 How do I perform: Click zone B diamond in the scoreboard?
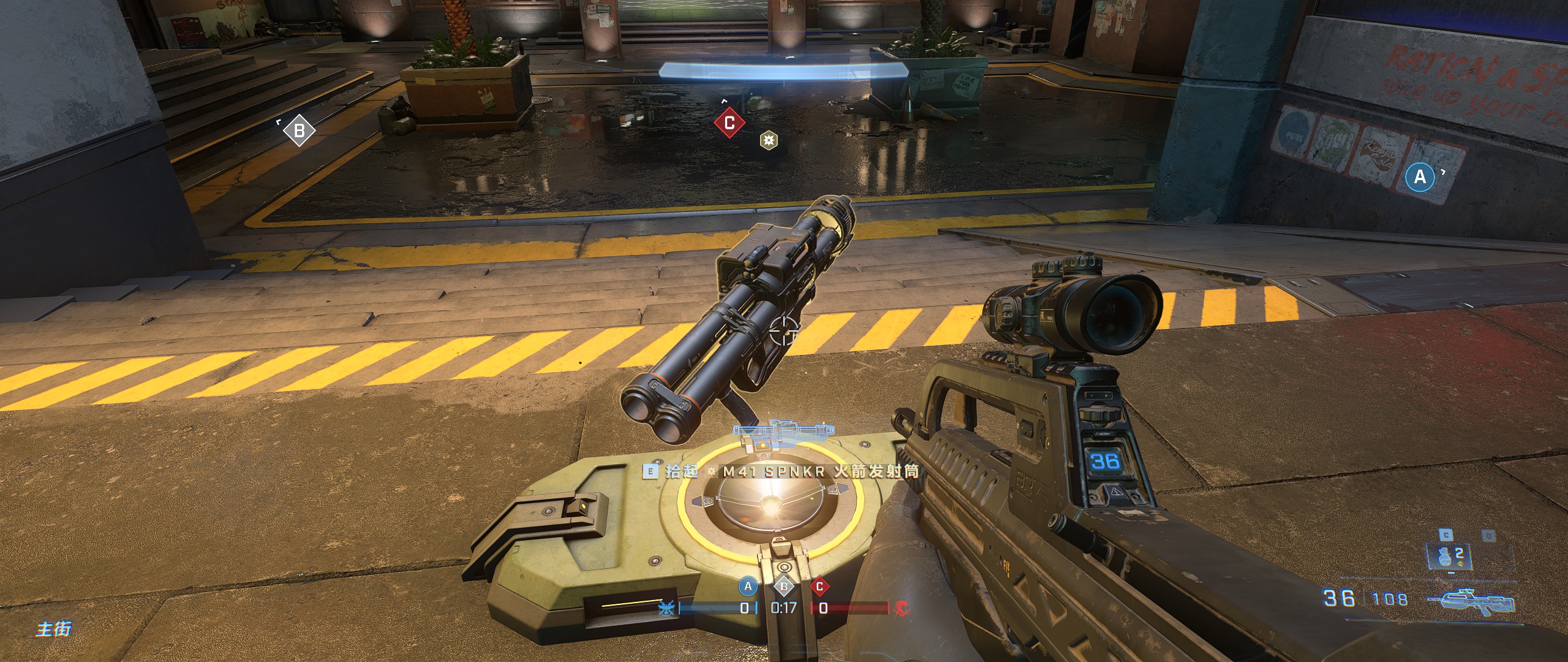(784, 587)
